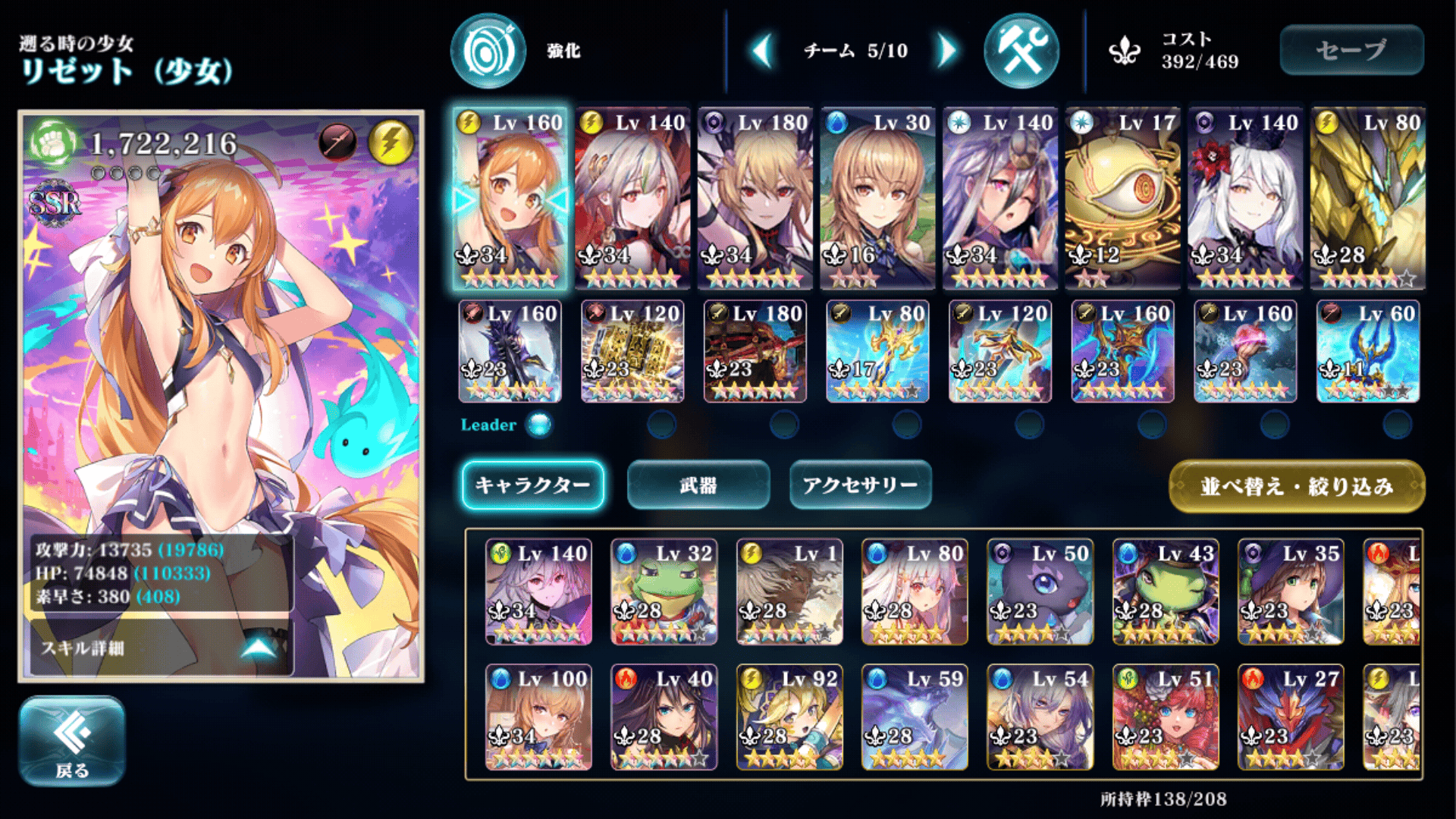1456x819 pixels.
Task: Open 並べ替え・絞り込み sort and filter
Action: click(1297, 486)
